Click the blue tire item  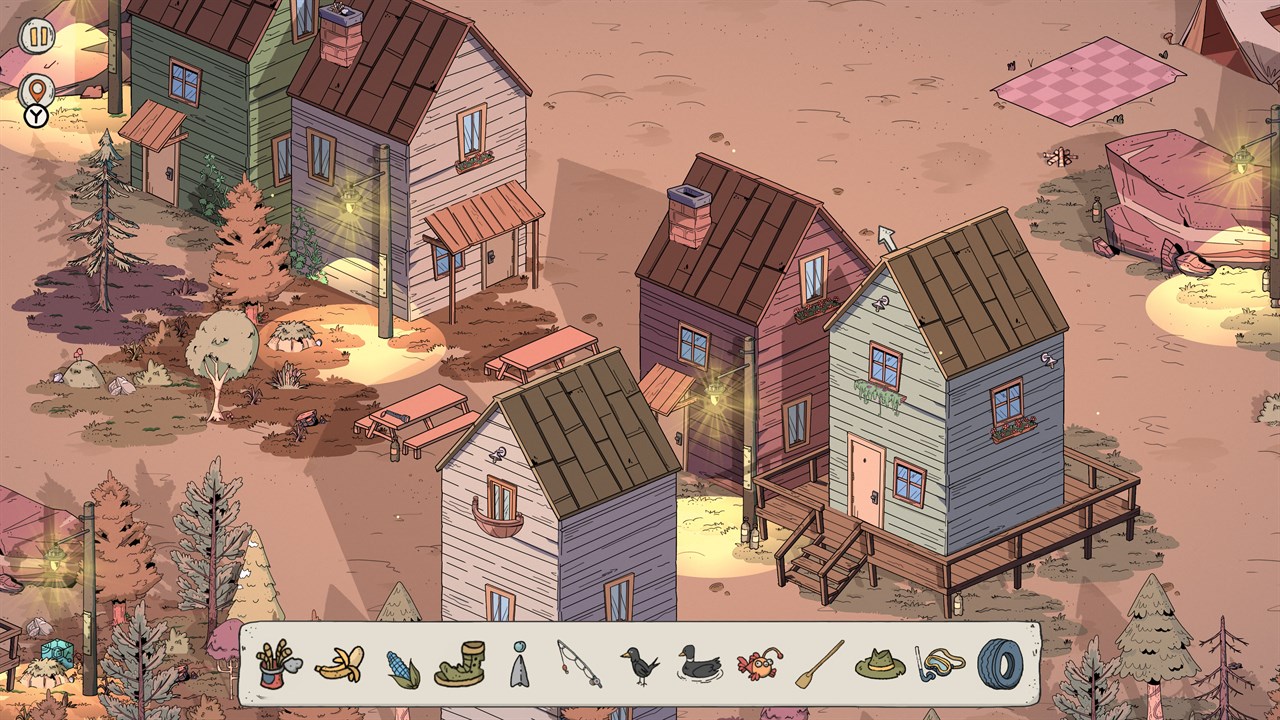tap(1000, 663)
